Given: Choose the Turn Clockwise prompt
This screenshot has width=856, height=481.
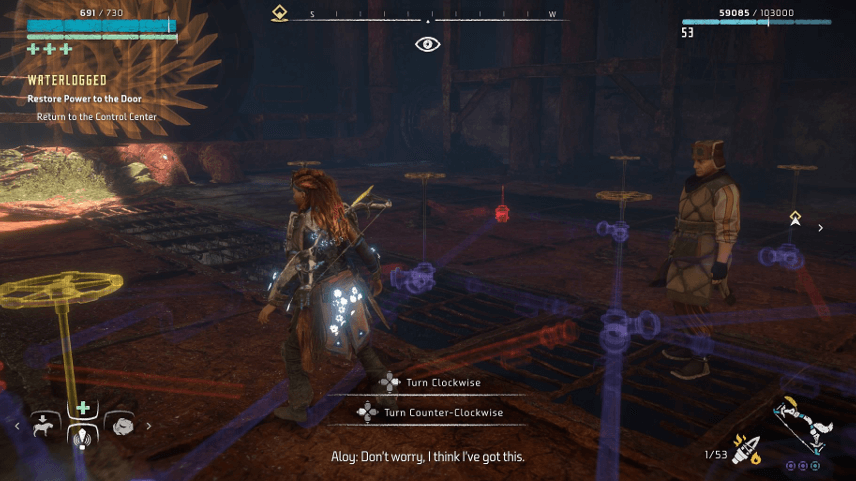Looking at the screenshot, I should [x=428, y=382].
